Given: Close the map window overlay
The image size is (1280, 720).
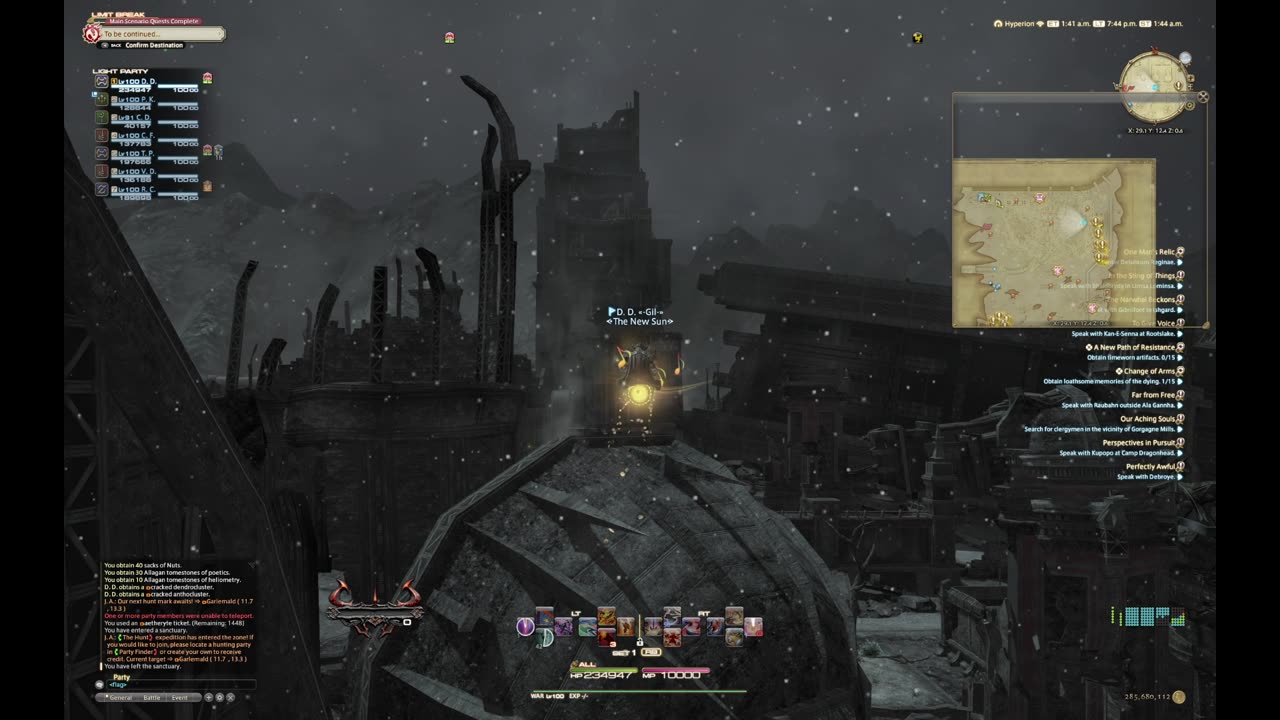Looking at the screenshot, I should 1203,97.
